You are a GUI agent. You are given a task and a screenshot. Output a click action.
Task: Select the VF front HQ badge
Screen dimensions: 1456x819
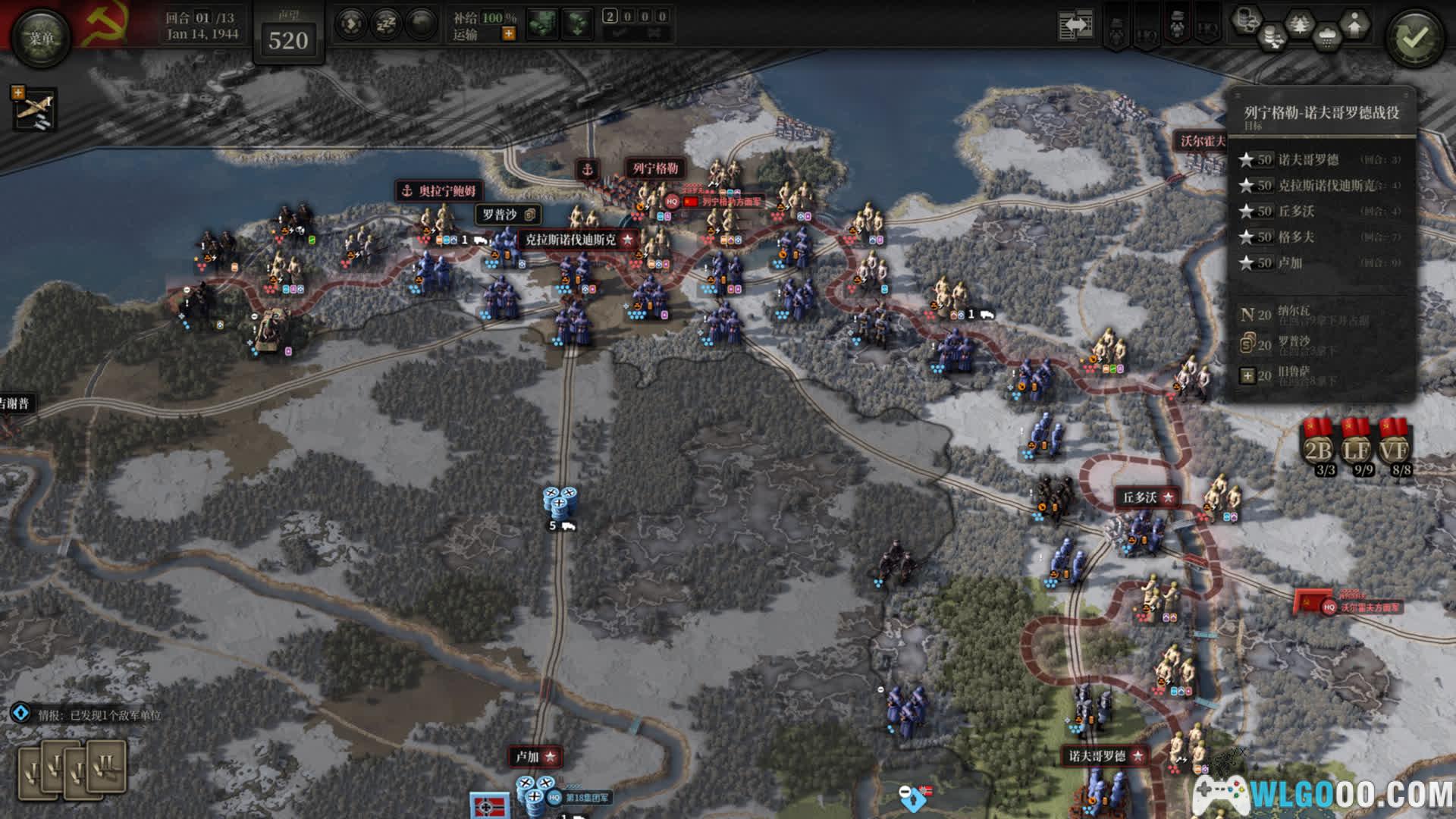[x=1394, y=447]
